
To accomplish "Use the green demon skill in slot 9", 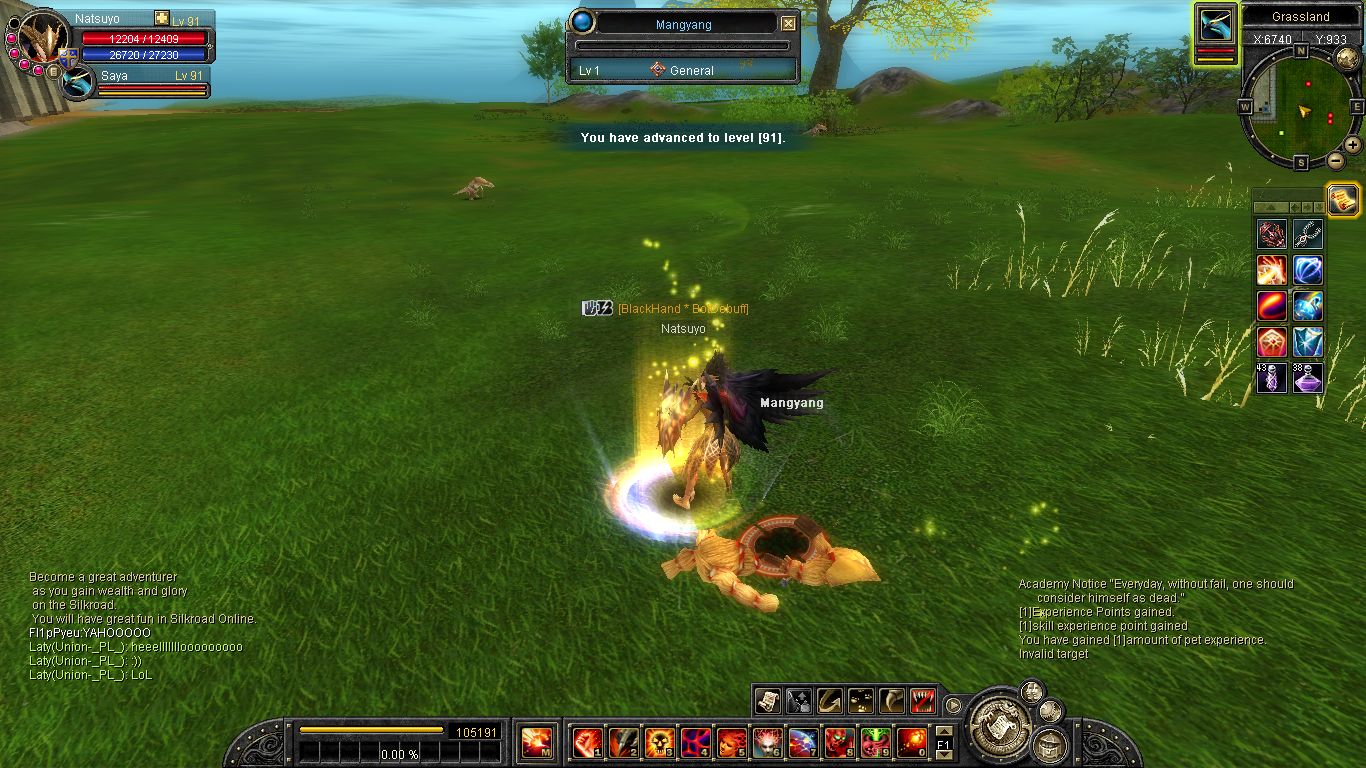I will pyautogui.click(x=875, y=742).
